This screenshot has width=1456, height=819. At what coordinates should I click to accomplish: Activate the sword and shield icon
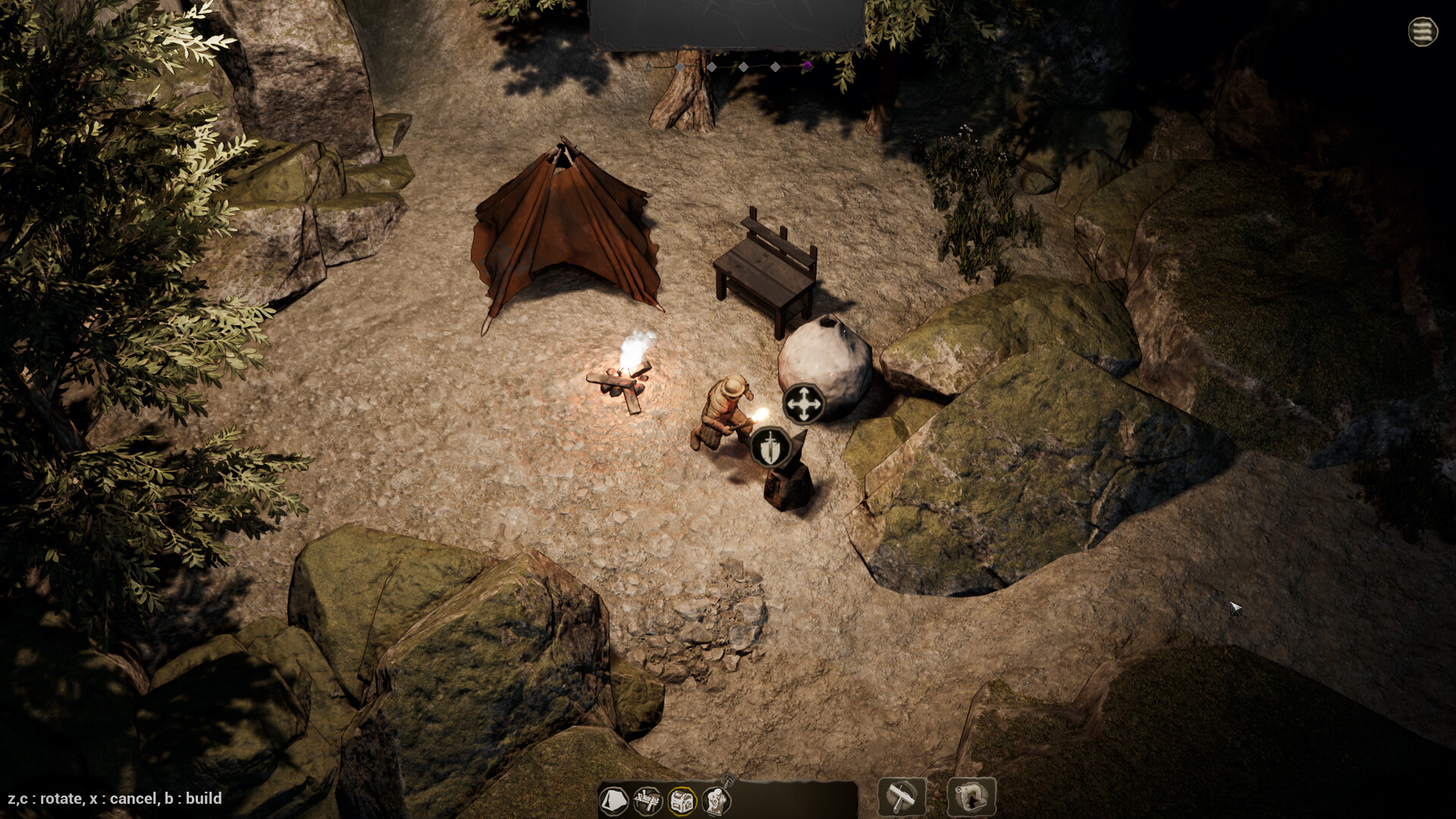pos(770,447)
